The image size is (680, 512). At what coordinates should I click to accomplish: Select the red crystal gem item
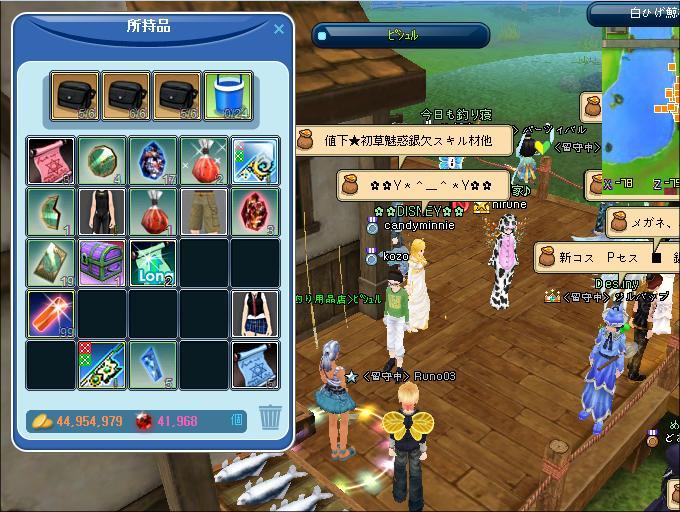coord(255,212)
